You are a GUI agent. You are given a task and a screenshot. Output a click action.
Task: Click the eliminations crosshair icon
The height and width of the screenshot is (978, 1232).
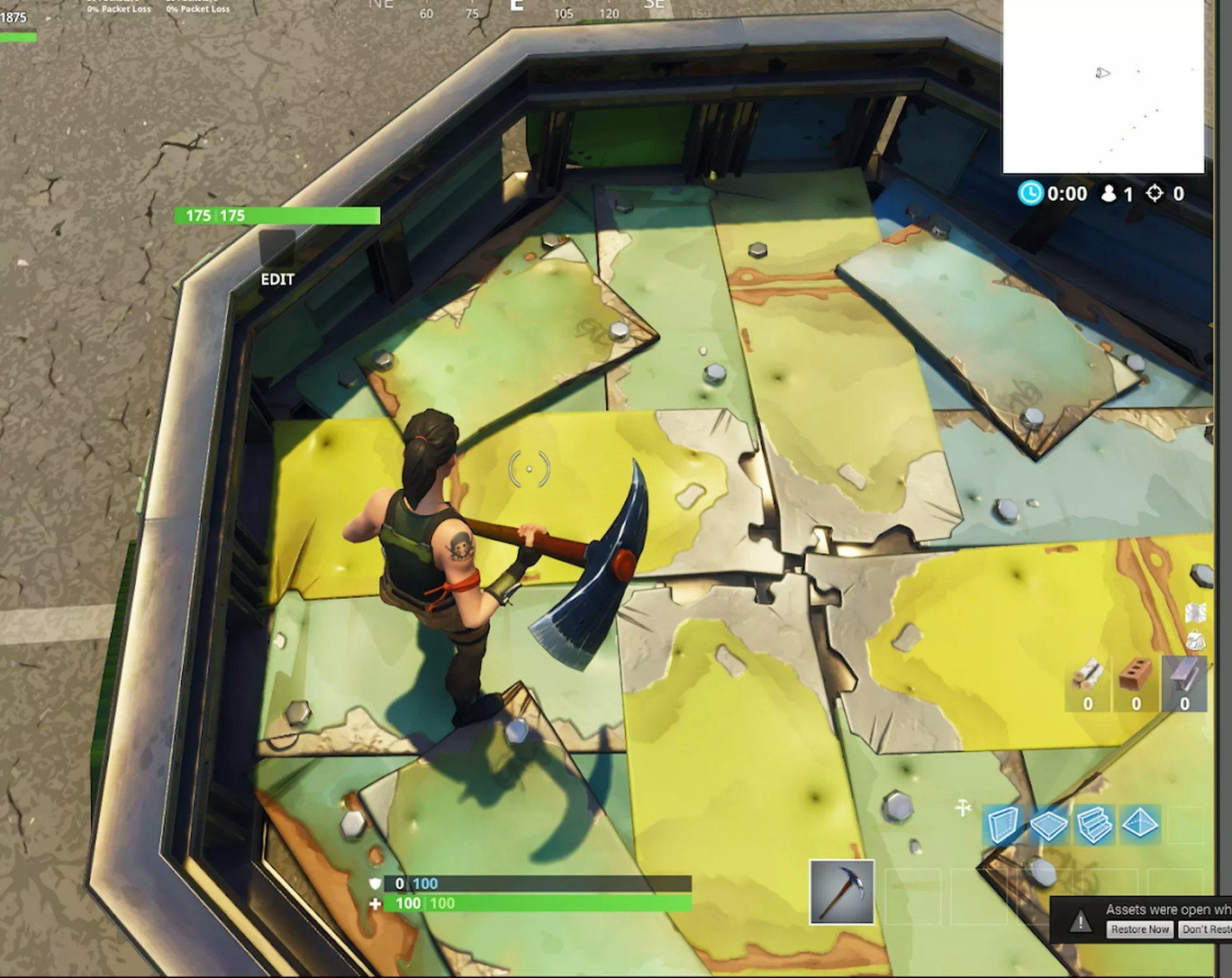point(1155,194)
